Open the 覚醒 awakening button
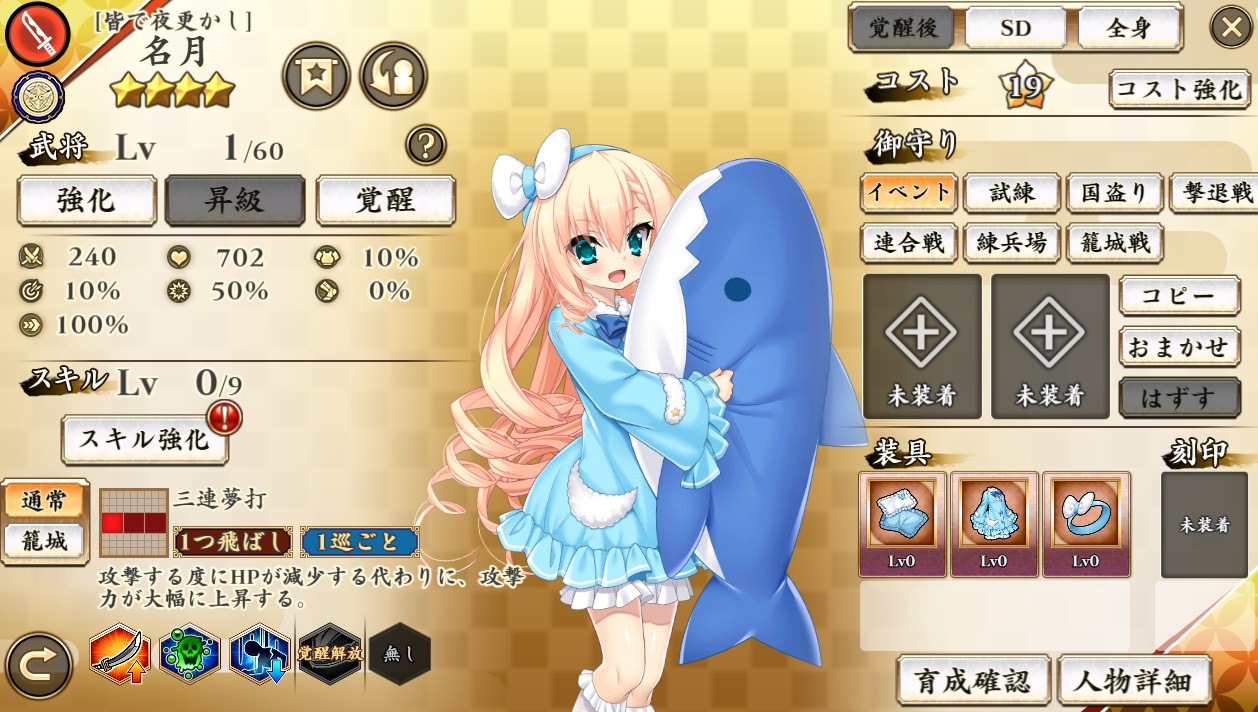The height and width of the screenshot is (712, 1258). click(385, 200)
